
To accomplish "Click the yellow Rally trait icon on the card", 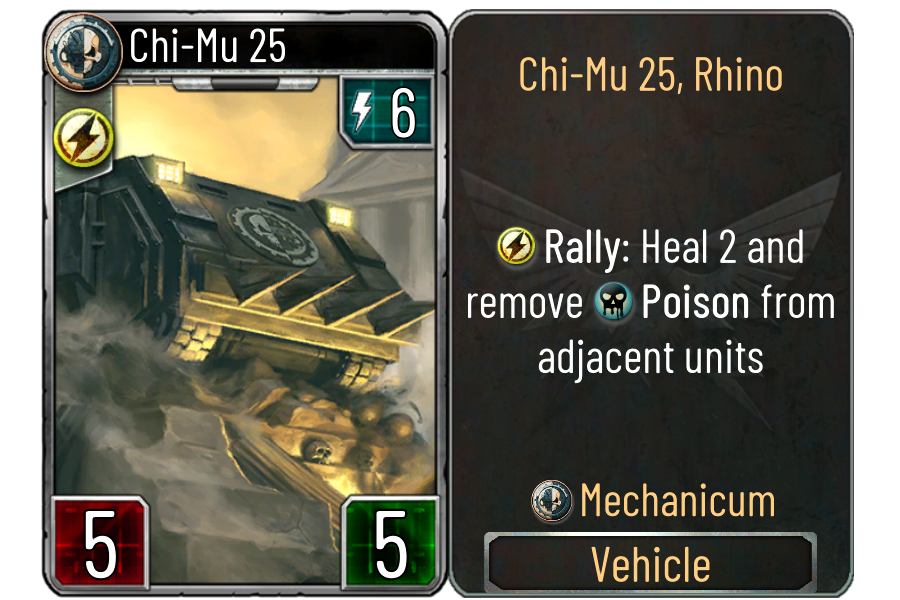I will pyautogui.click(x=75, y=139).
